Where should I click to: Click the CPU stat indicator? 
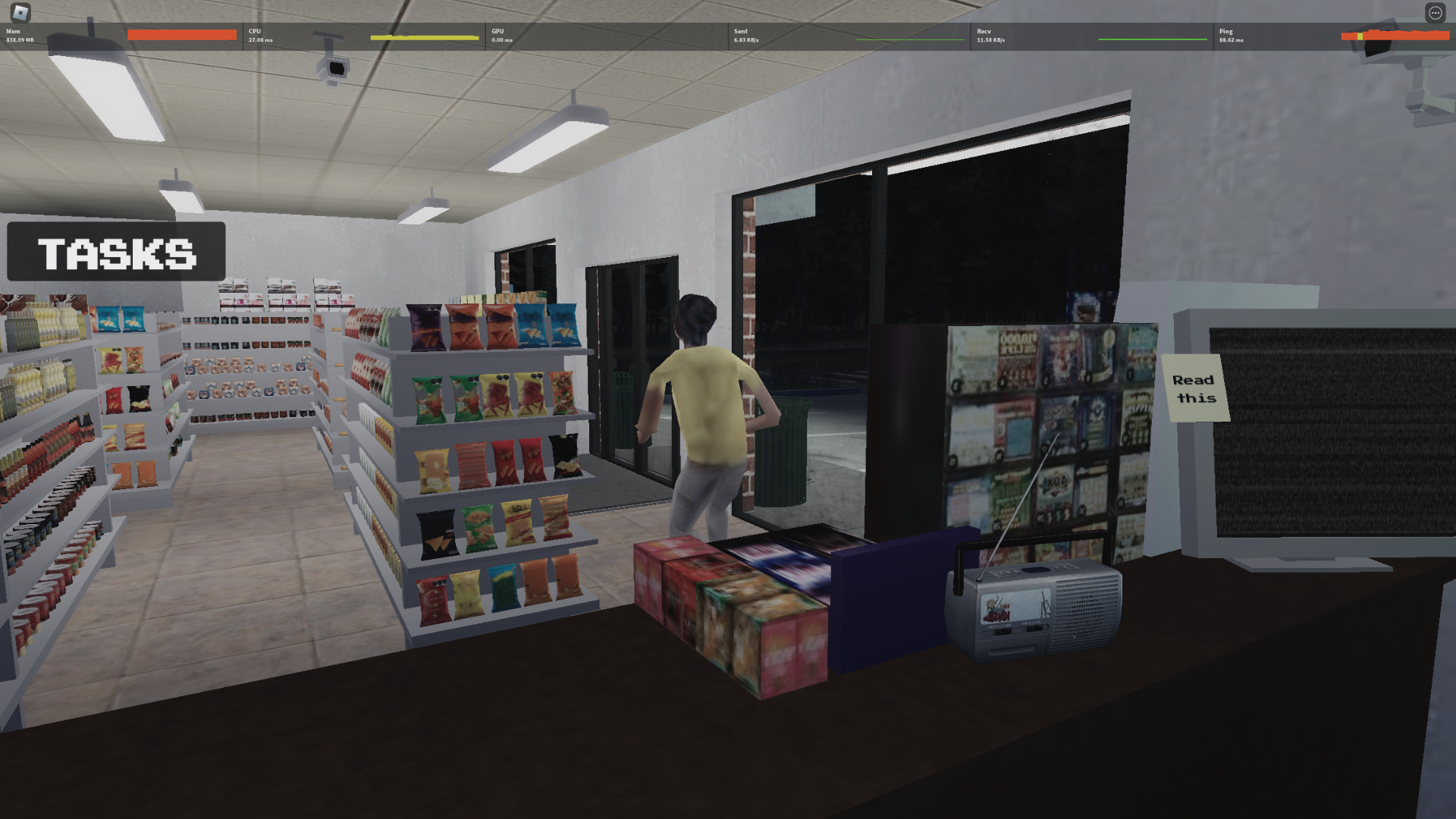258,36
